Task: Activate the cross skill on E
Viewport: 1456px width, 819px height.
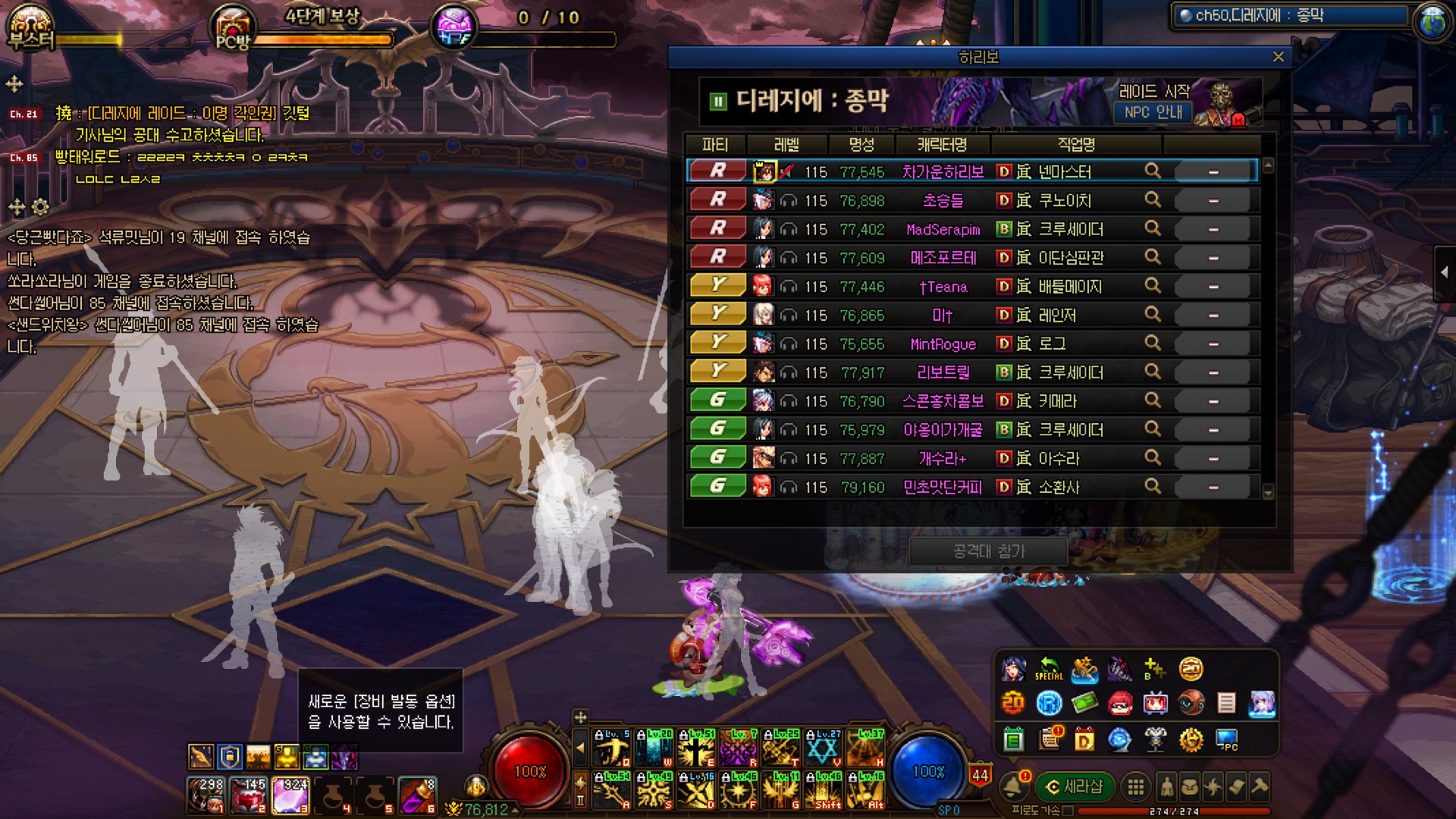Action: coord(697,748)
